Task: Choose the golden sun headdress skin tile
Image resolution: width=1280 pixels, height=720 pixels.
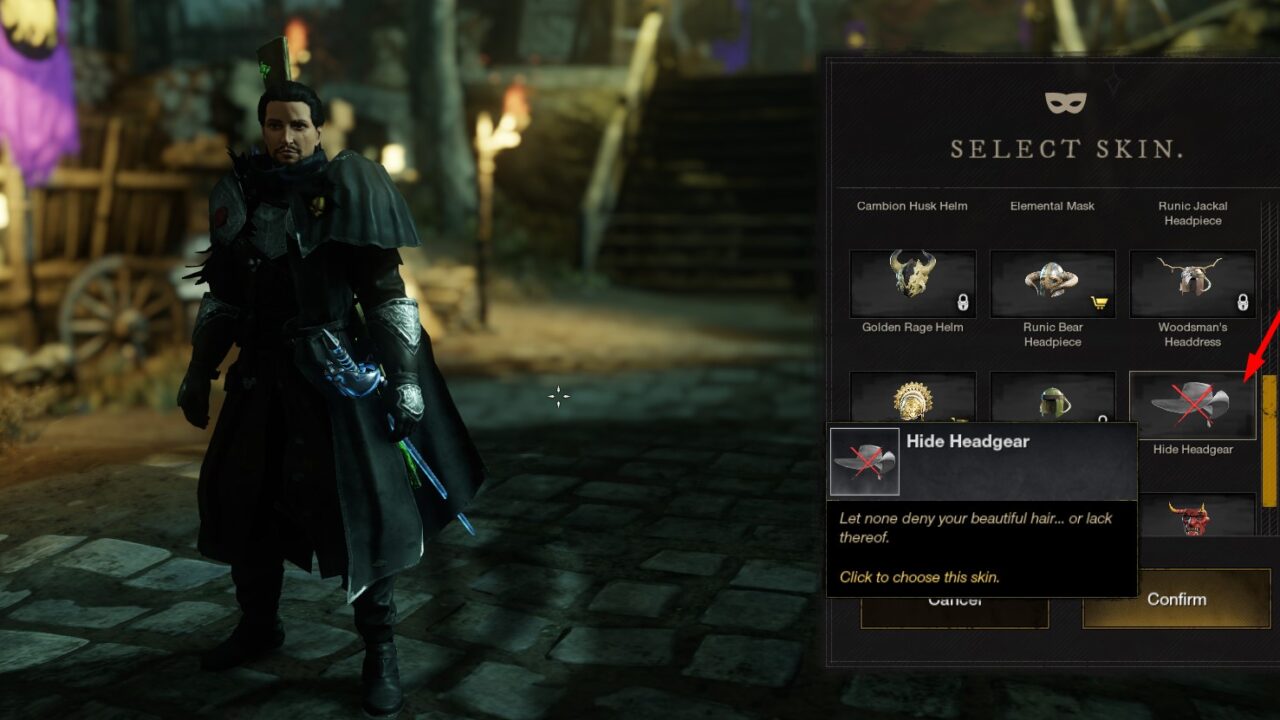Action: 912,398
